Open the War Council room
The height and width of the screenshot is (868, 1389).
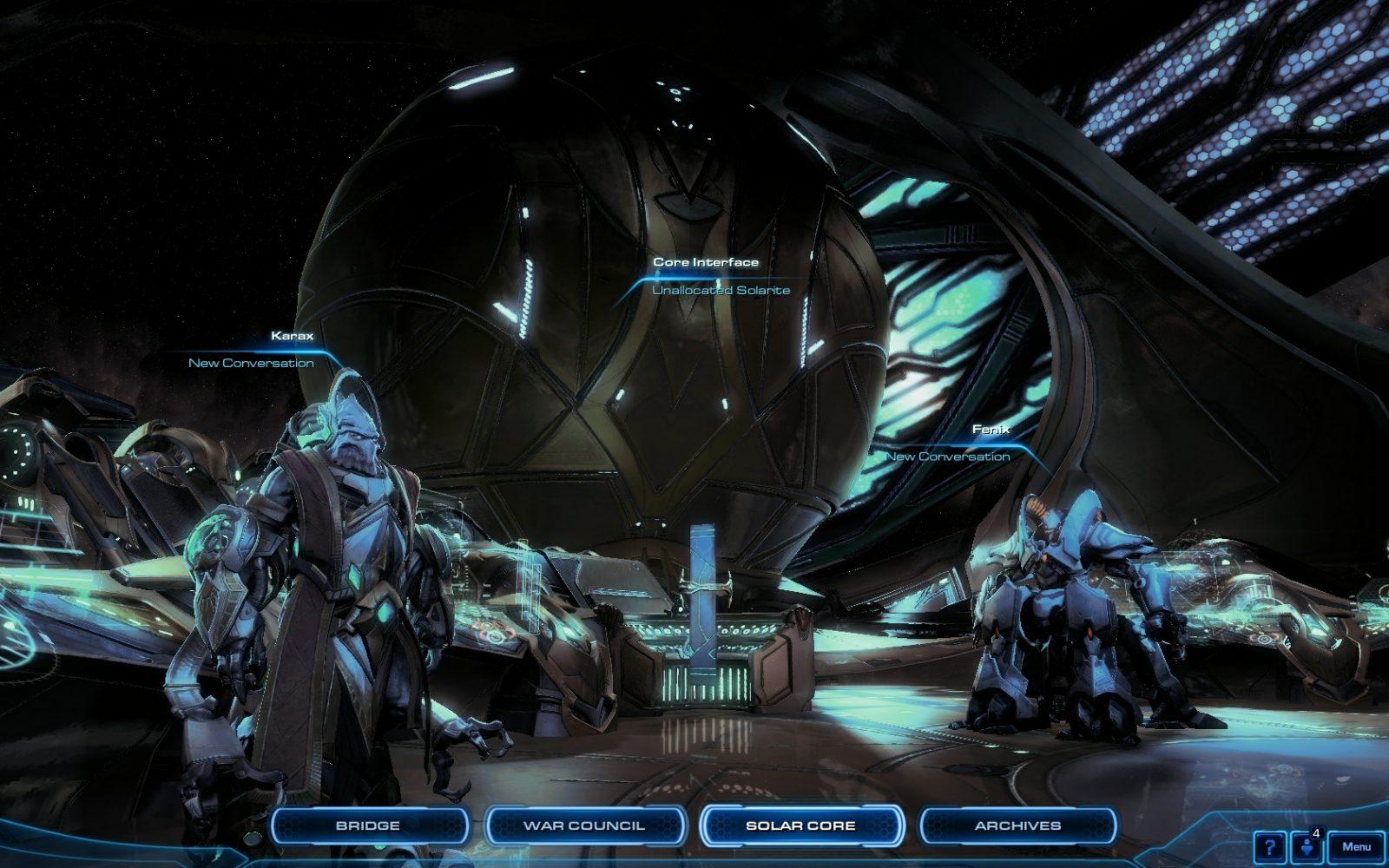tap(584, 825)
